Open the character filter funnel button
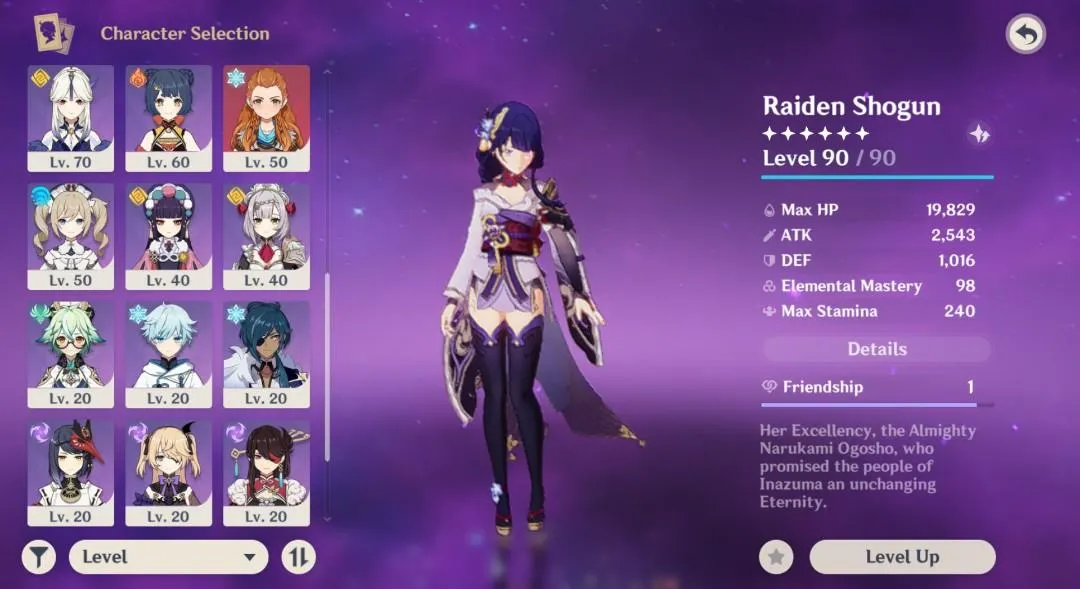Screen dimensions: 1080x589 (38, 557)
